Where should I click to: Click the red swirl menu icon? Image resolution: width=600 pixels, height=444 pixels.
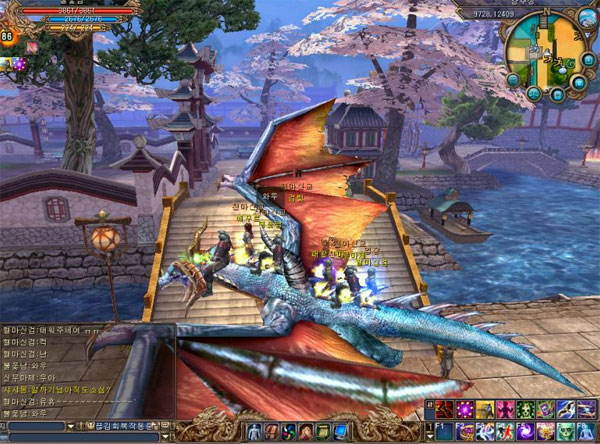coord(289,431)
